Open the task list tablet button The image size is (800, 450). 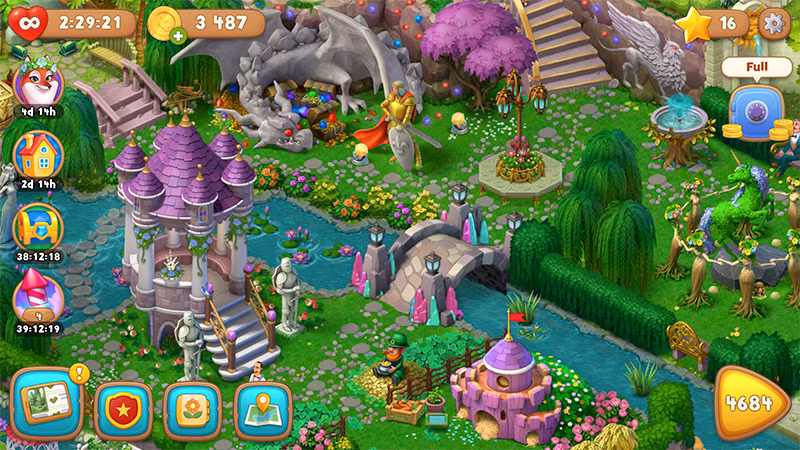[x=47, y=406]
